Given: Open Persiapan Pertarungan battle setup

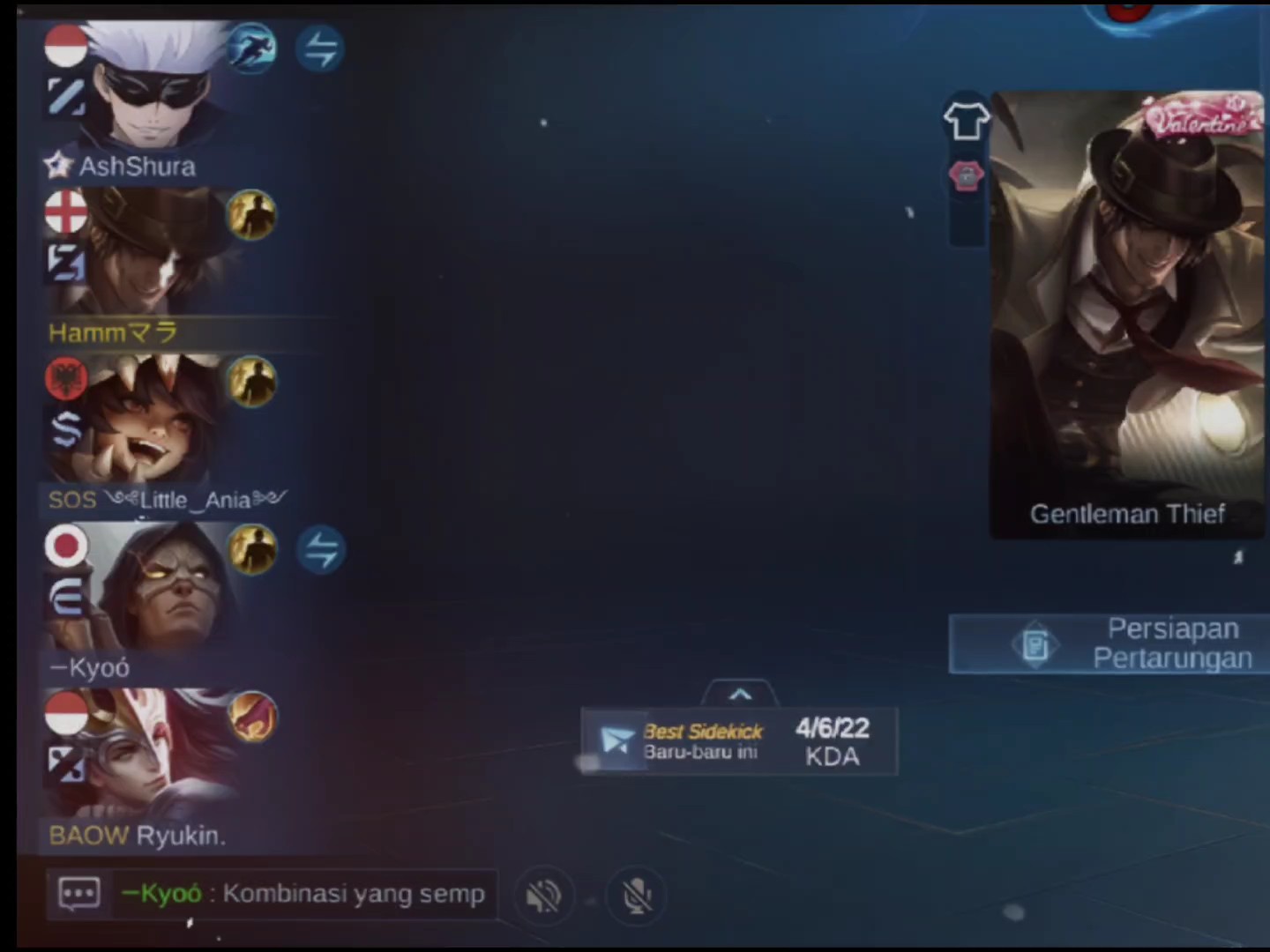Looking at the screenshot, I should [1109, 644].
